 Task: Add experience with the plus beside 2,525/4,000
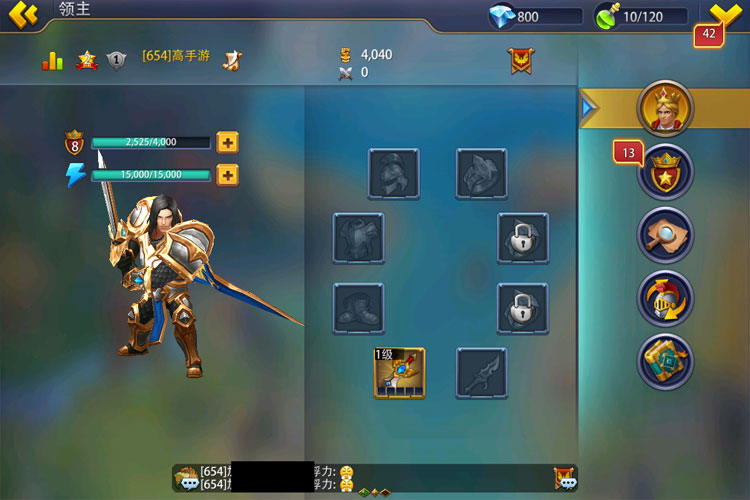228,142
